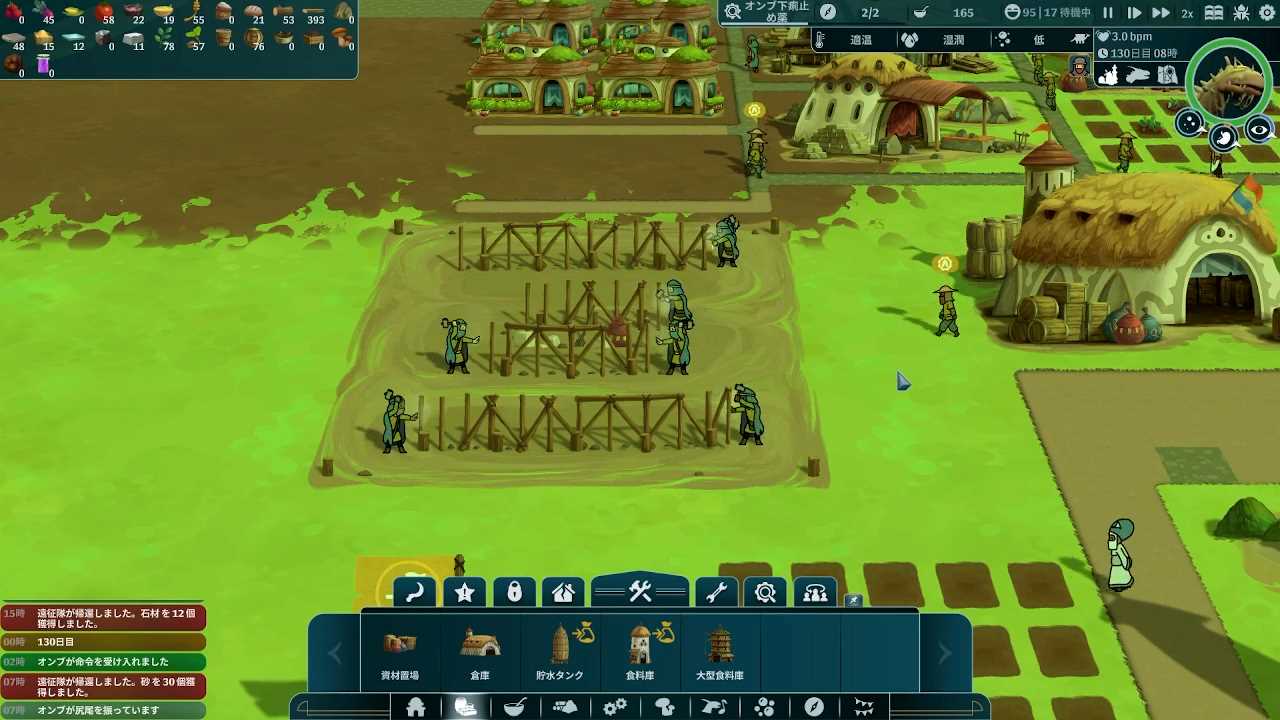Set game speed to normal play
Screen dimensions: 1280x720
tap(1134, 13)
